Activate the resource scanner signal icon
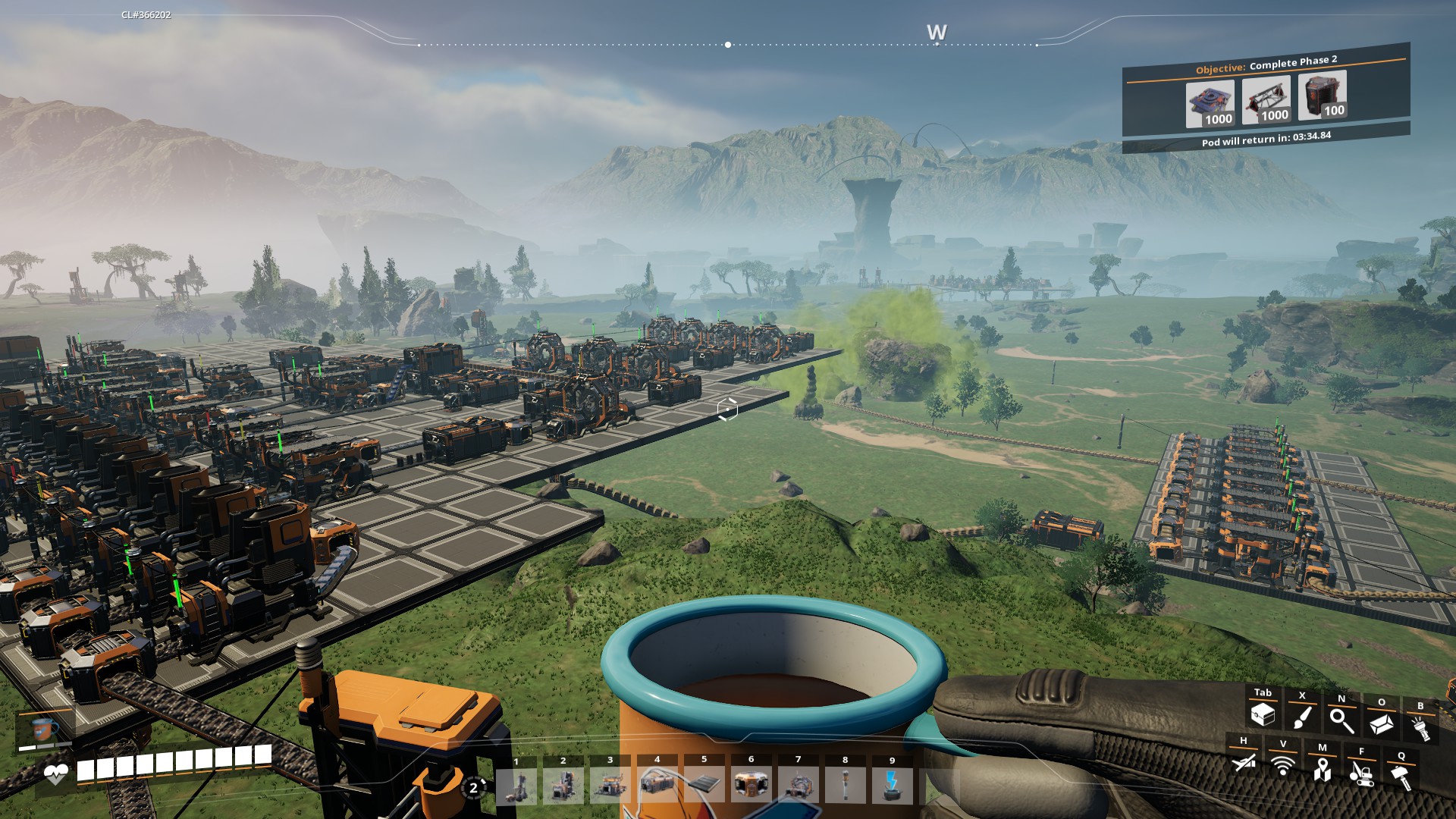1456x819 pixels. click(1282, 765)
